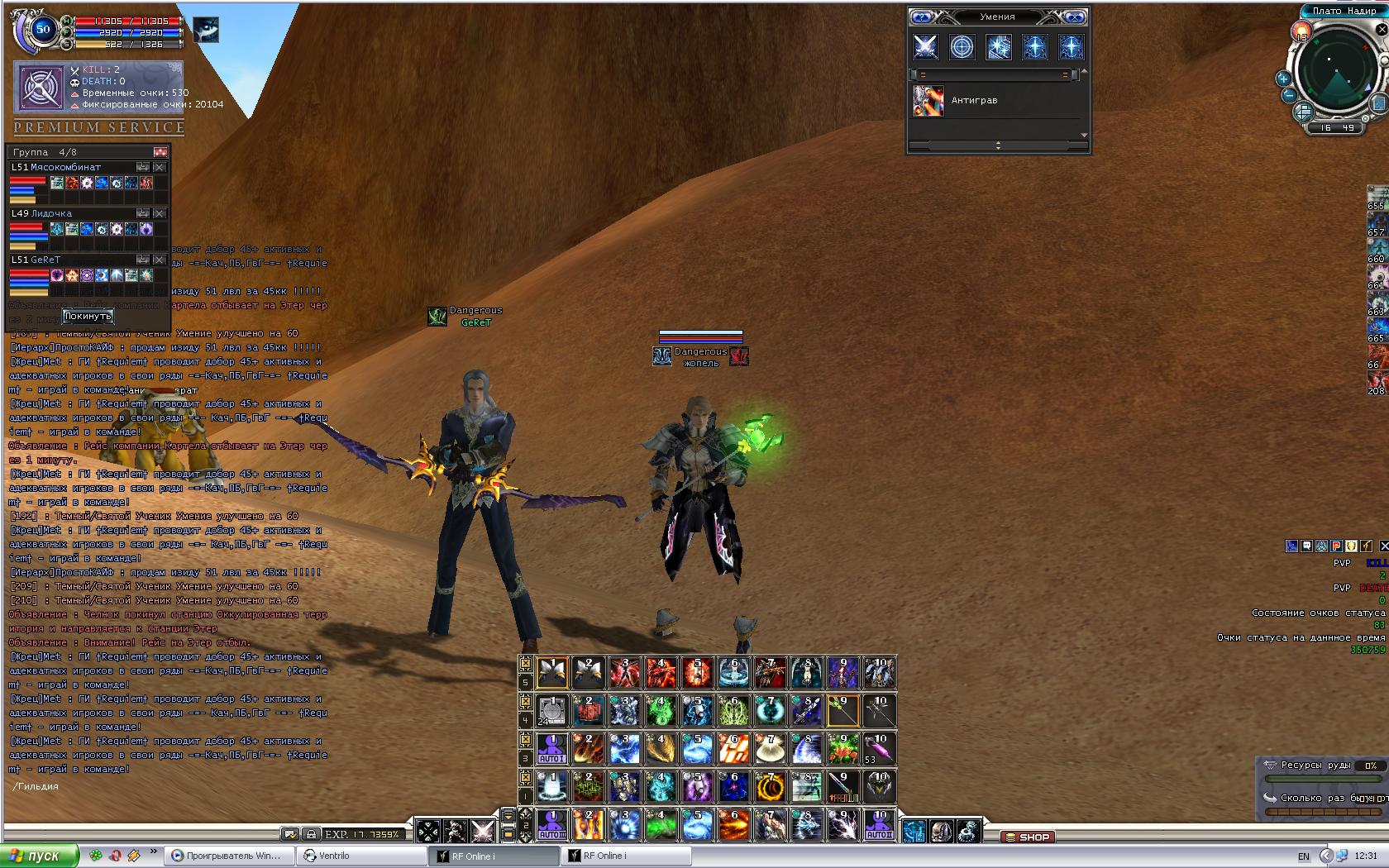Image resolution: width=1389 pixels, height=868 pixels.
Task: Leave the party with the Покинуть button
Action: 87,316
